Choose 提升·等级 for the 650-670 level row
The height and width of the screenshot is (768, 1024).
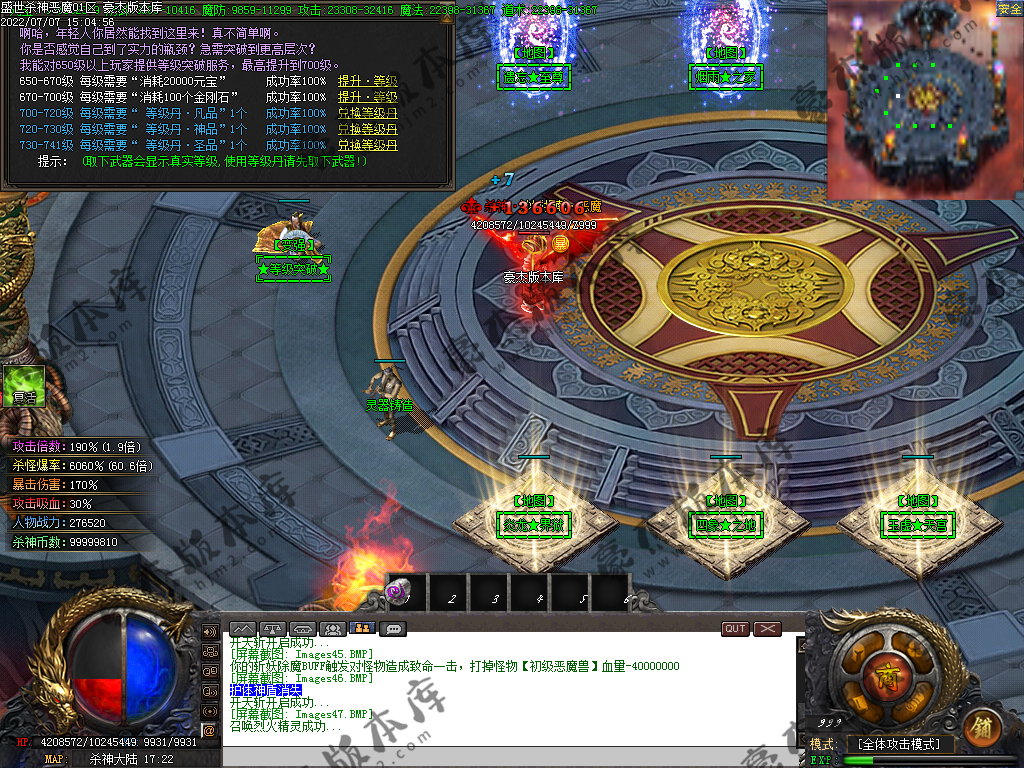click(367, 81)
